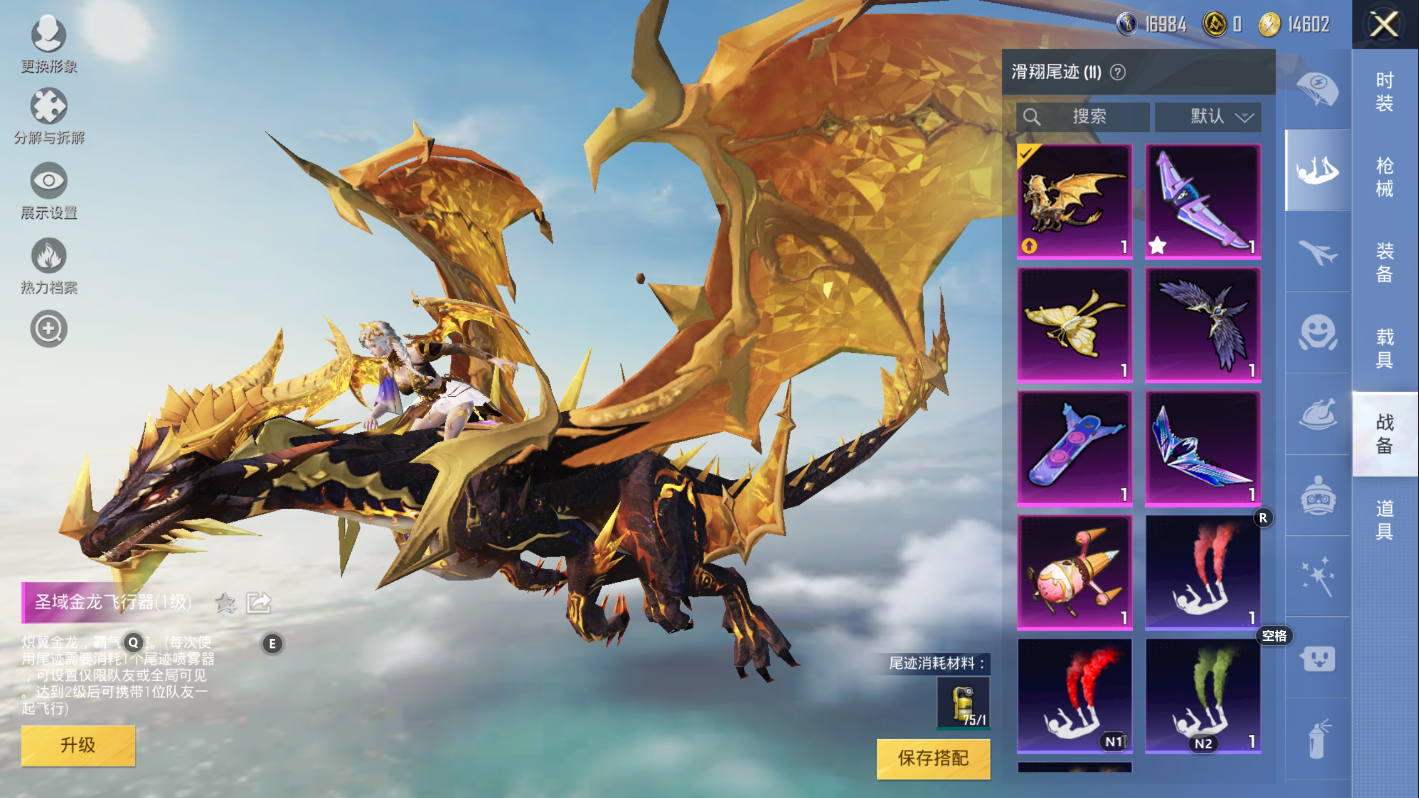Click the search field in trail list
Viewport: 1419px width, 798px height.
click(x=1083, y=117)
